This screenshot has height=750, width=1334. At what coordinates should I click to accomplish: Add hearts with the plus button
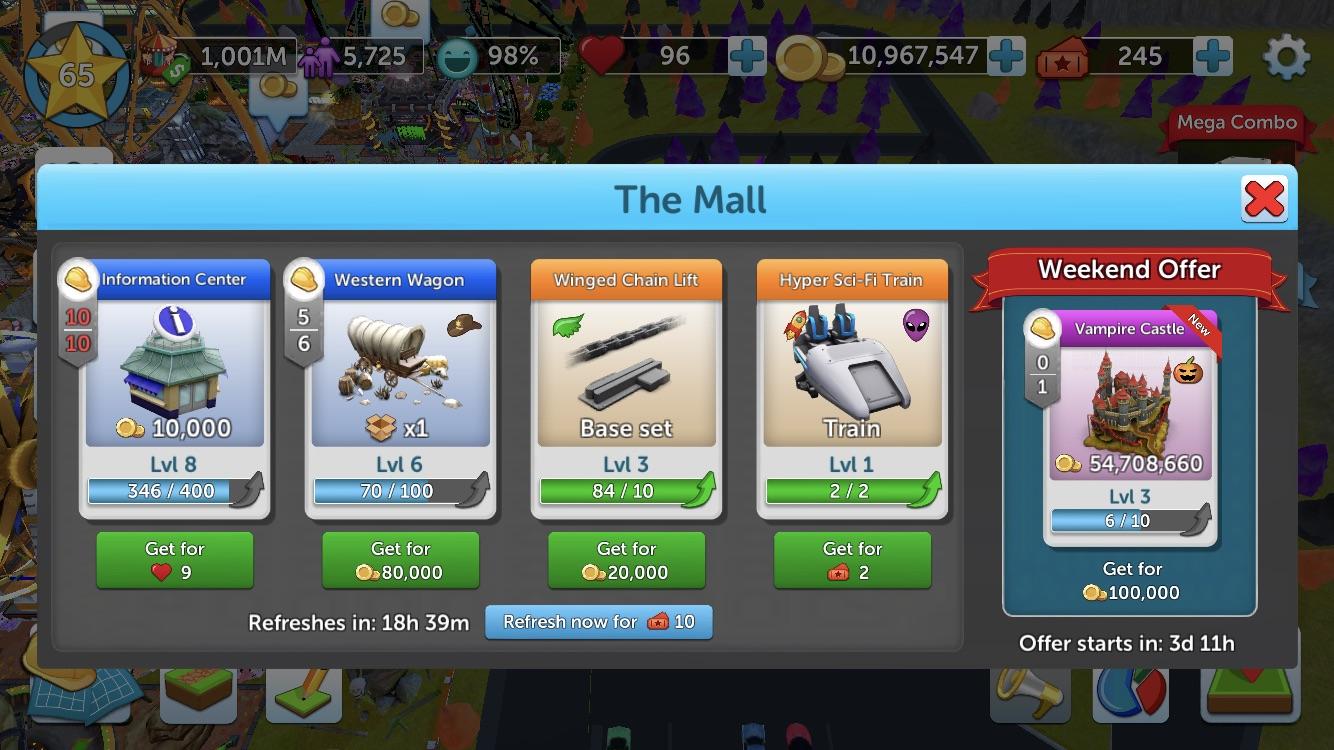(745, 57)
